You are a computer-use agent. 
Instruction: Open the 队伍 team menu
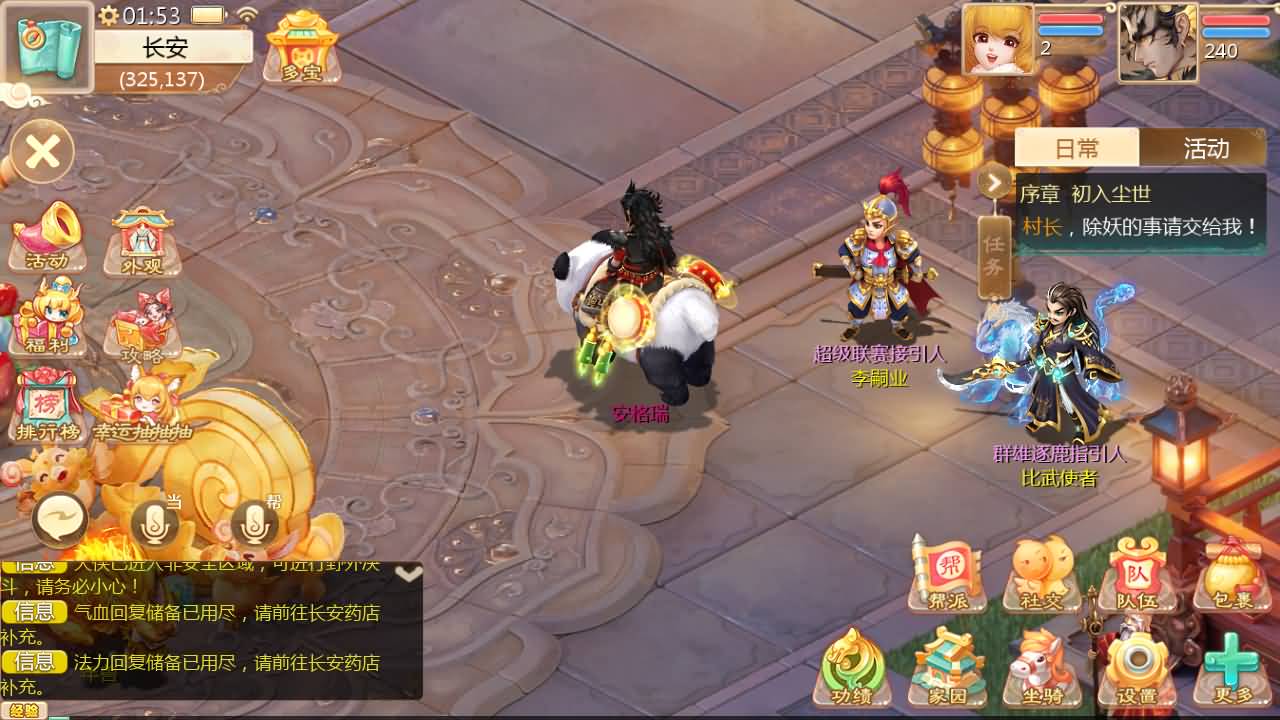[1136, 573]
